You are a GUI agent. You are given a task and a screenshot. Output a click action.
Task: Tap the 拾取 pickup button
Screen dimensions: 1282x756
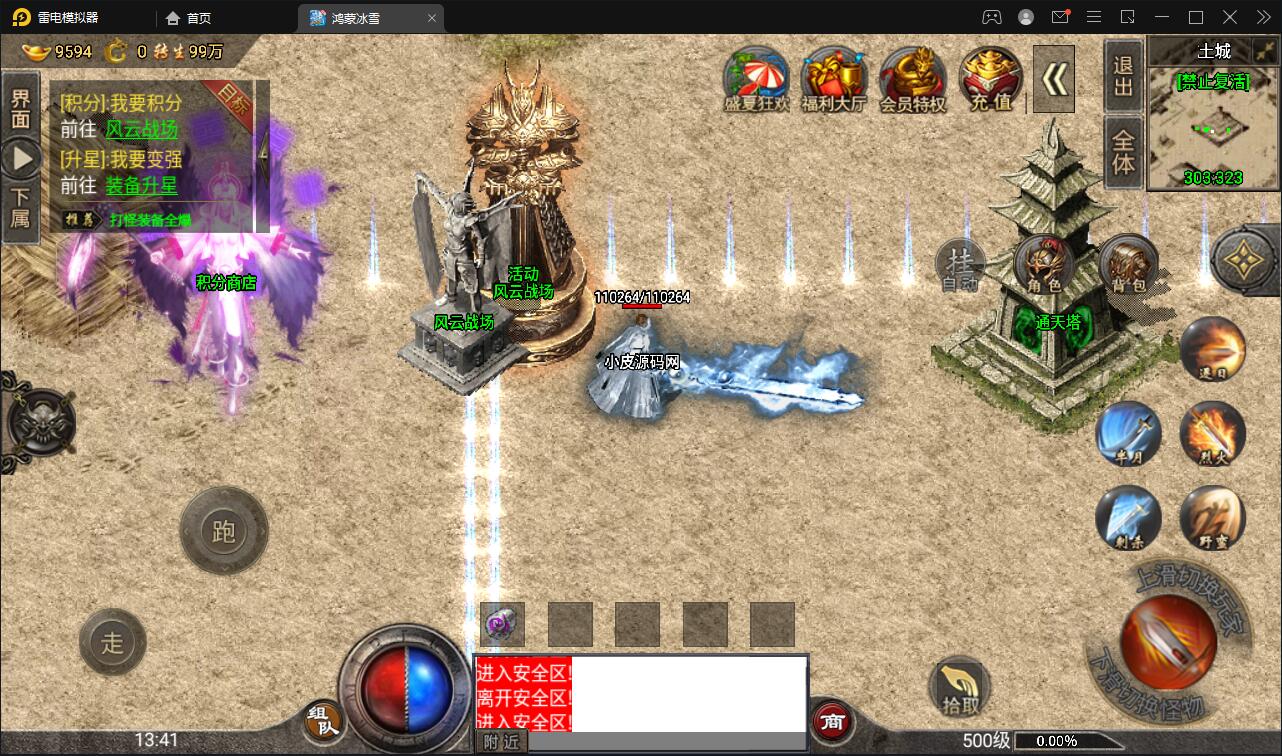point(959,688)
